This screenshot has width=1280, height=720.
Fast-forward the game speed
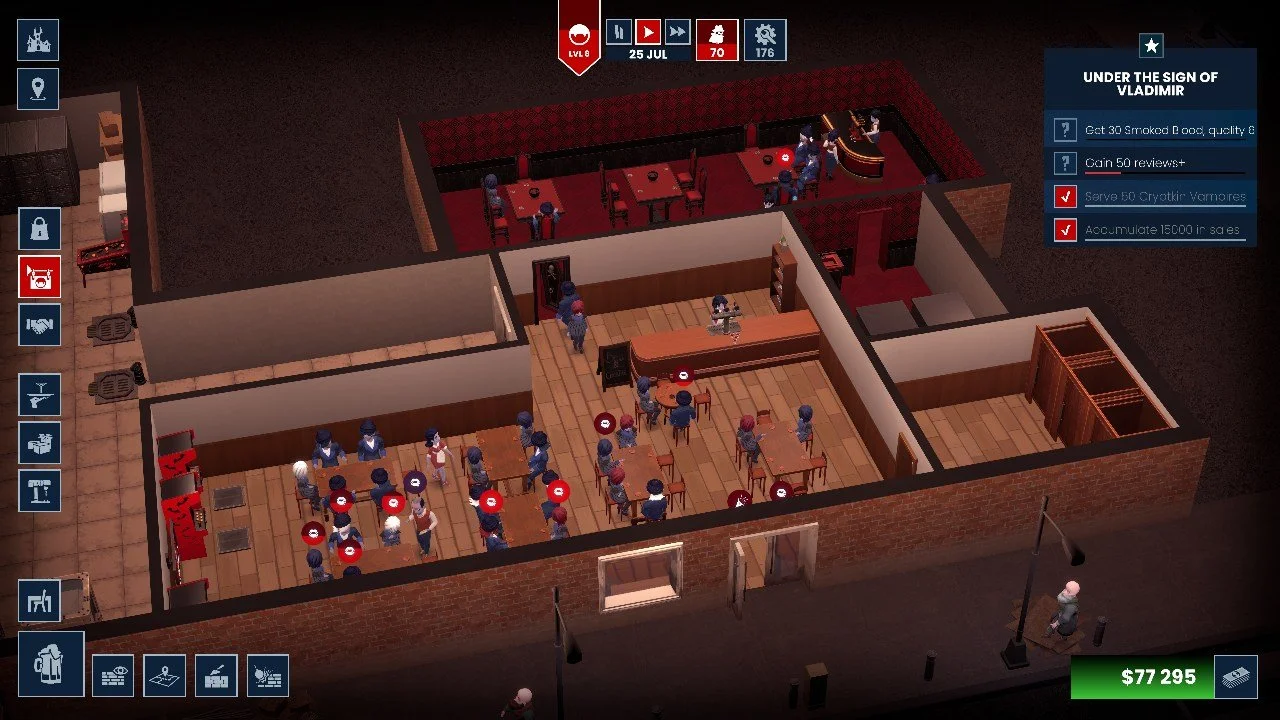coord(677,32)
